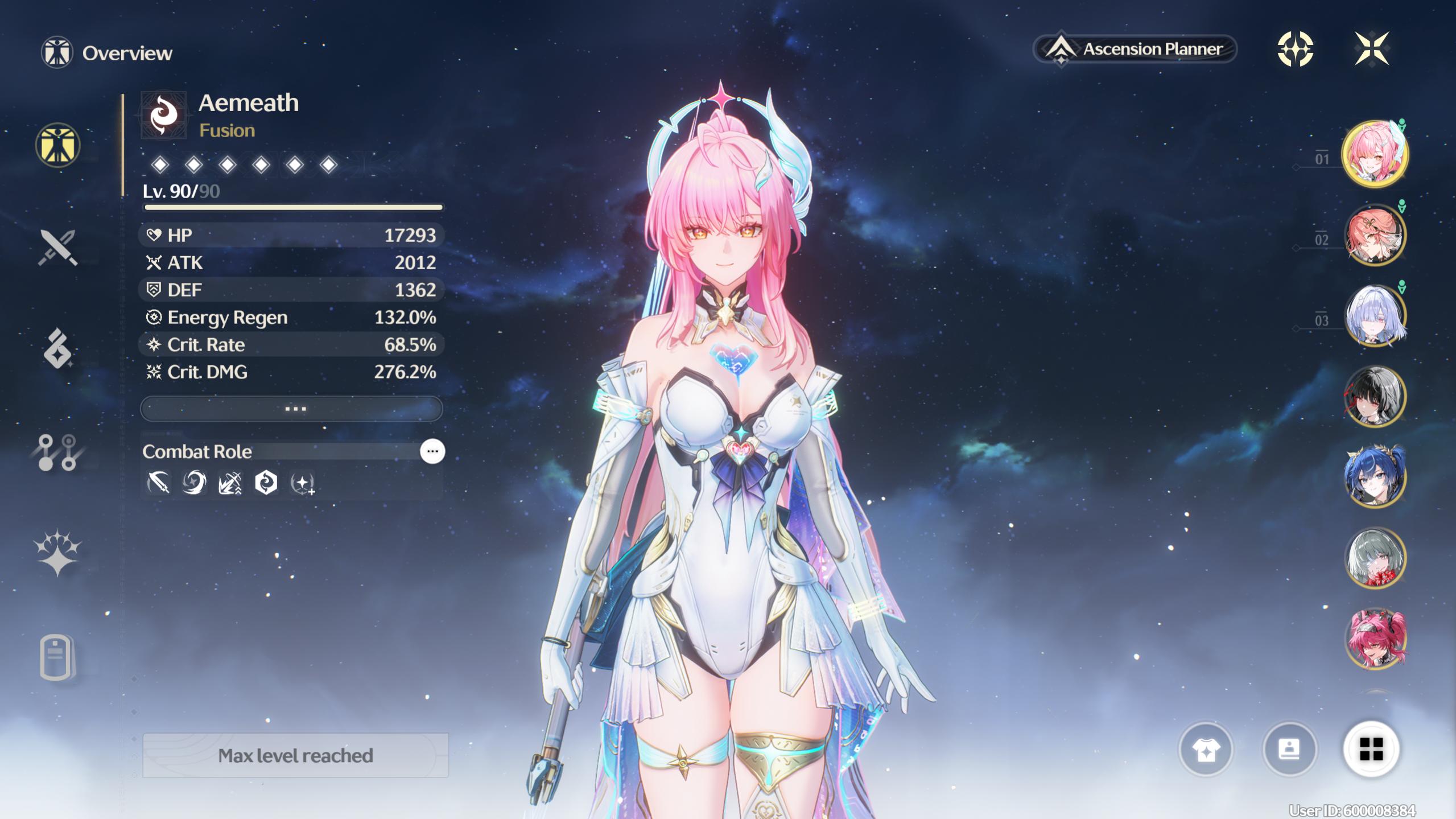
Task: Select the red-haired character with pigtails
Action: tap(1375, 639)
